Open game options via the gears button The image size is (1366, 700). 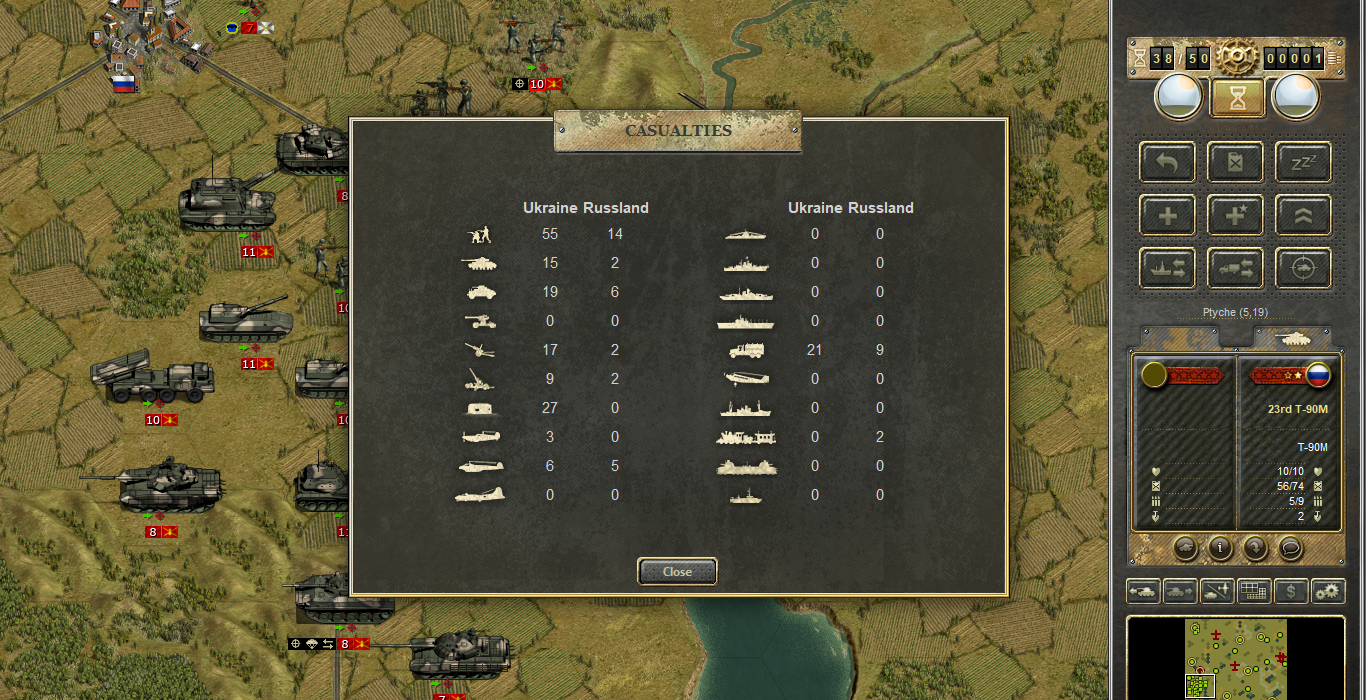pyautogui.click(x=1328, y=591)
